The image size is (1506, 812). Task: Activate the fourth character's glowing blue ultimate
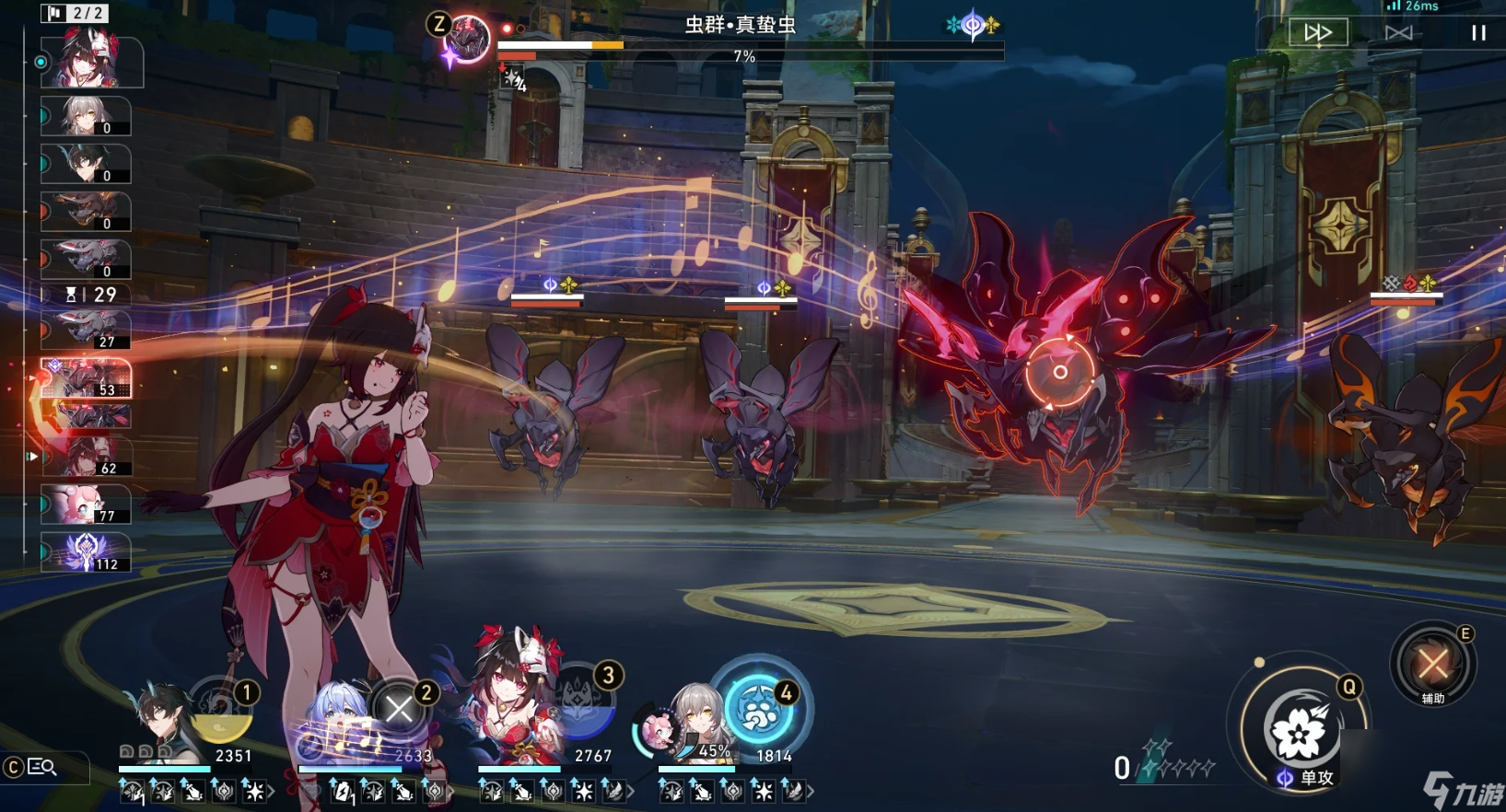(759, 710)
